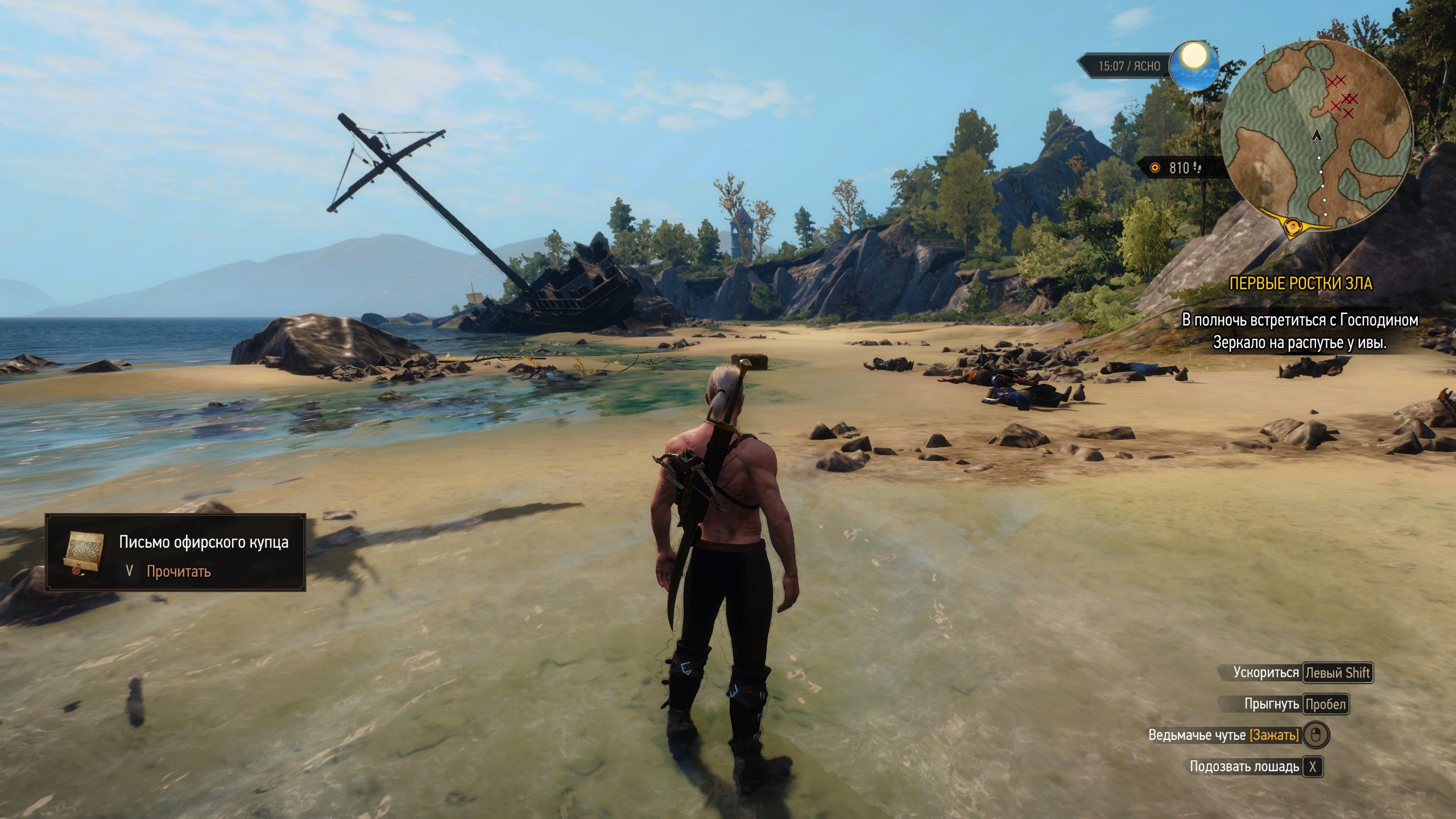Image resolution: width=1456 pixels, height=819 pixels.
Task: Click the letter scroll item icon
Action: point(84,553)
